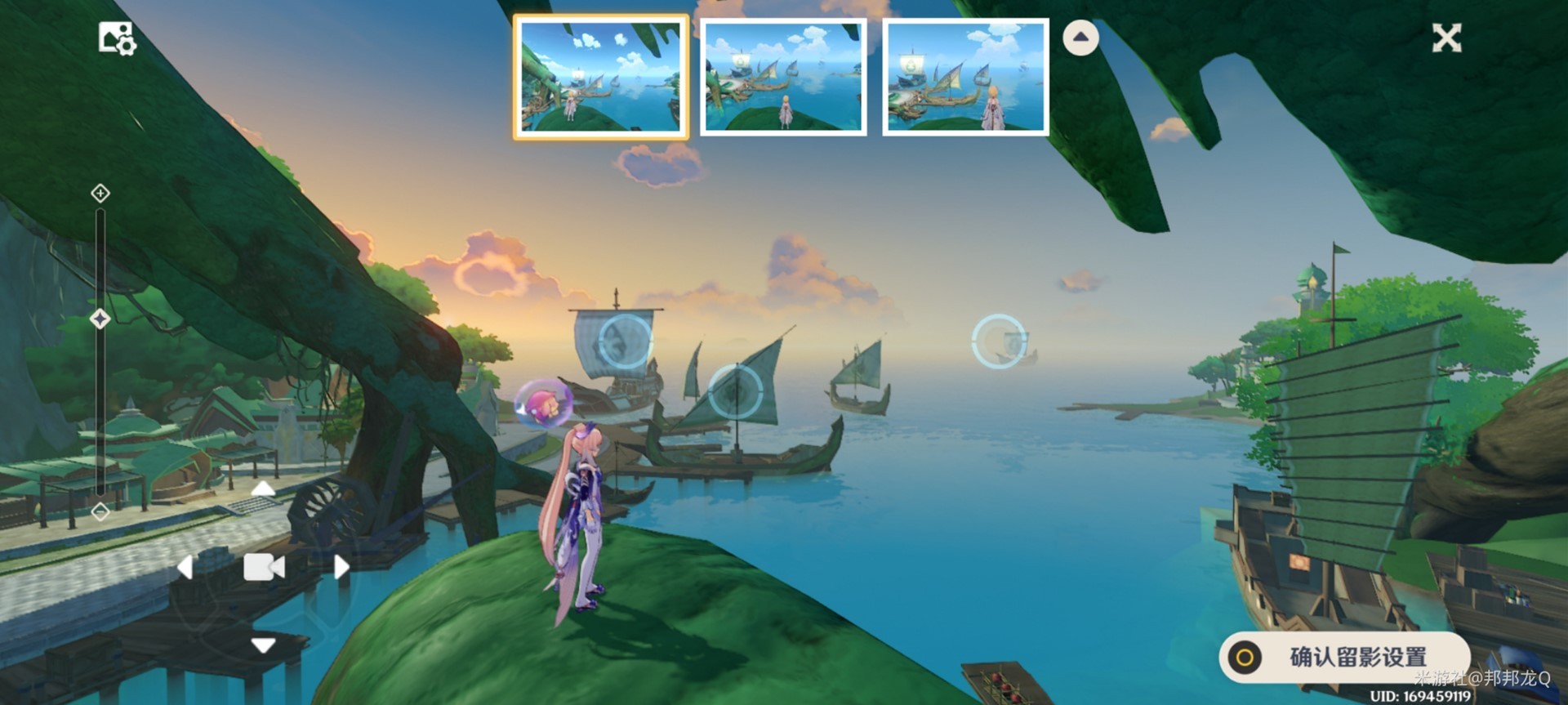The width and height of the screenshot is (1568, 705).
Task: Tap the video camera icon
Action: click(x=263, y=567)
